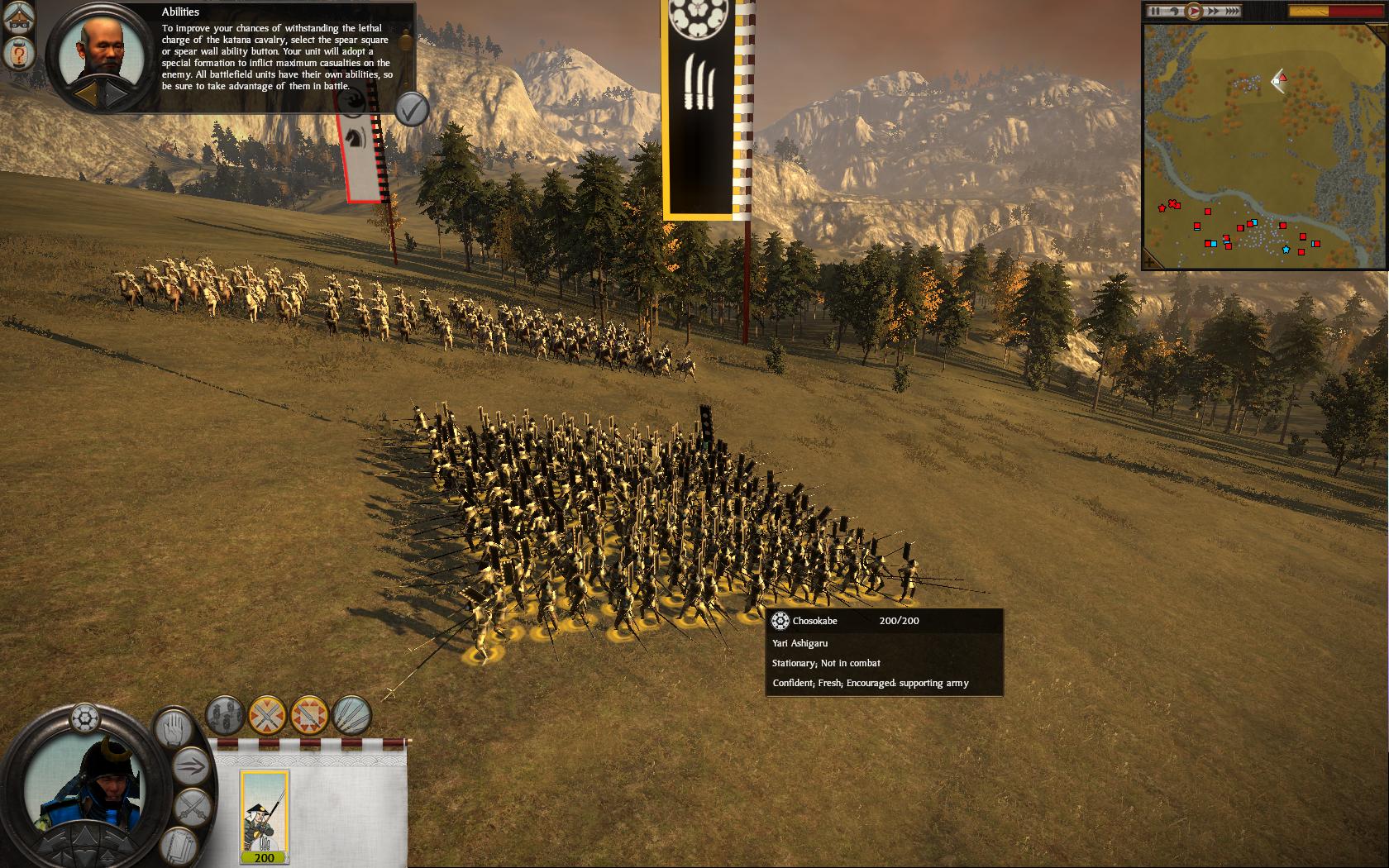Image resolution: width=1389 pixels, height=868 pixels.
Task: Click the banner flags button below crossed swords
Action: pos(177,843)
